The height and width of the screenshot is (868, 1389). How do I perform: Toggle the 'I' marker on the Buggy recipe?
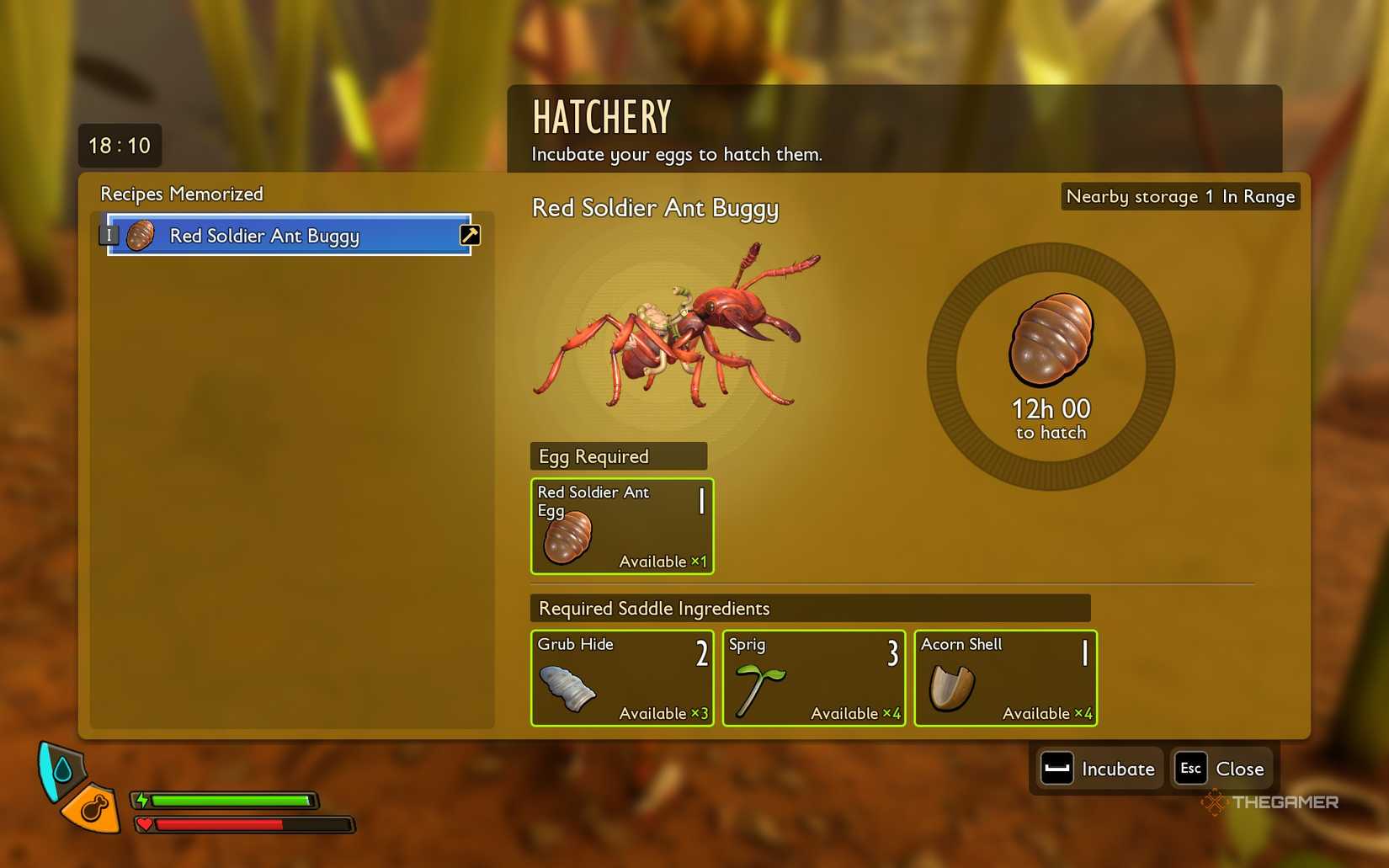[x=109, y=234]
